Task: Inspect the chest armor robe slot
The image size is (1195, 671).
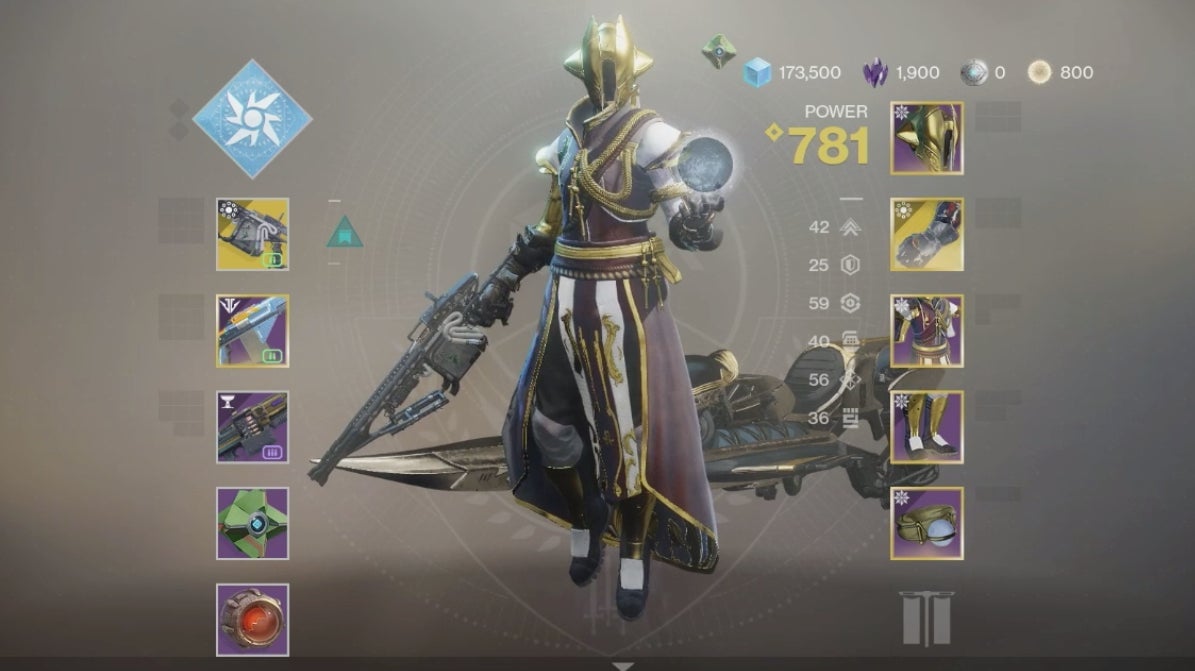Action: pyautogui.click(x=927, y=331)
